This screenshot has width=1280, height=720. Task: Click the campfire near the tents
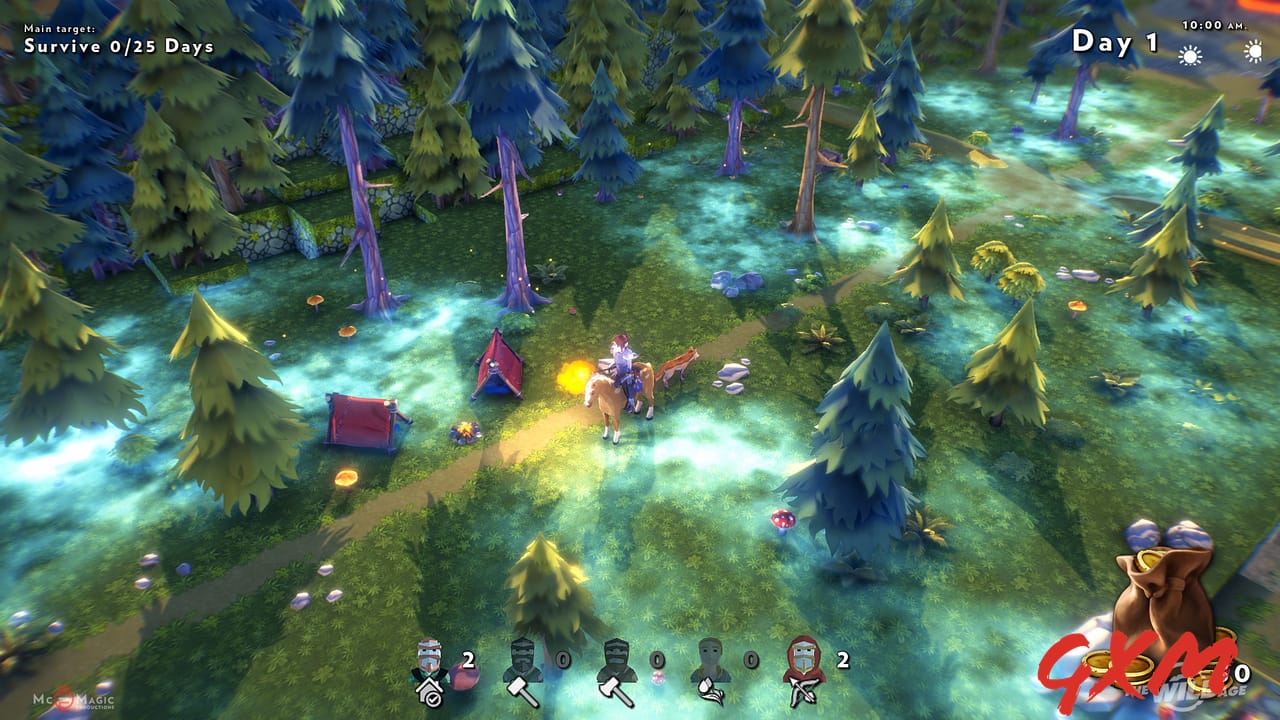[x=463, y=430]
